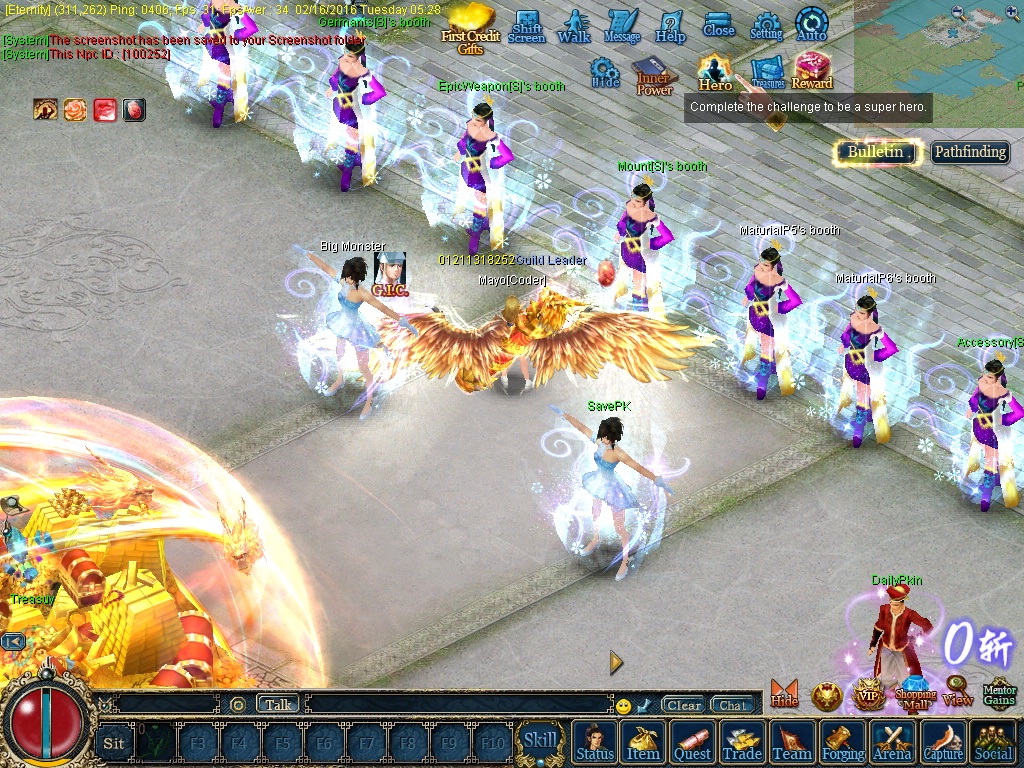Open the Shopping Mall

915,692
